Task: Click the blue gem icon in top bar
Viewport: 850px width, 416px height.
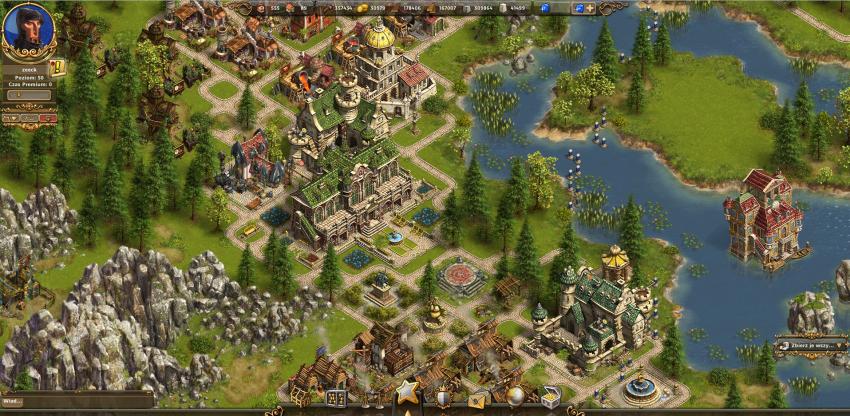Action: pos(545,8)
